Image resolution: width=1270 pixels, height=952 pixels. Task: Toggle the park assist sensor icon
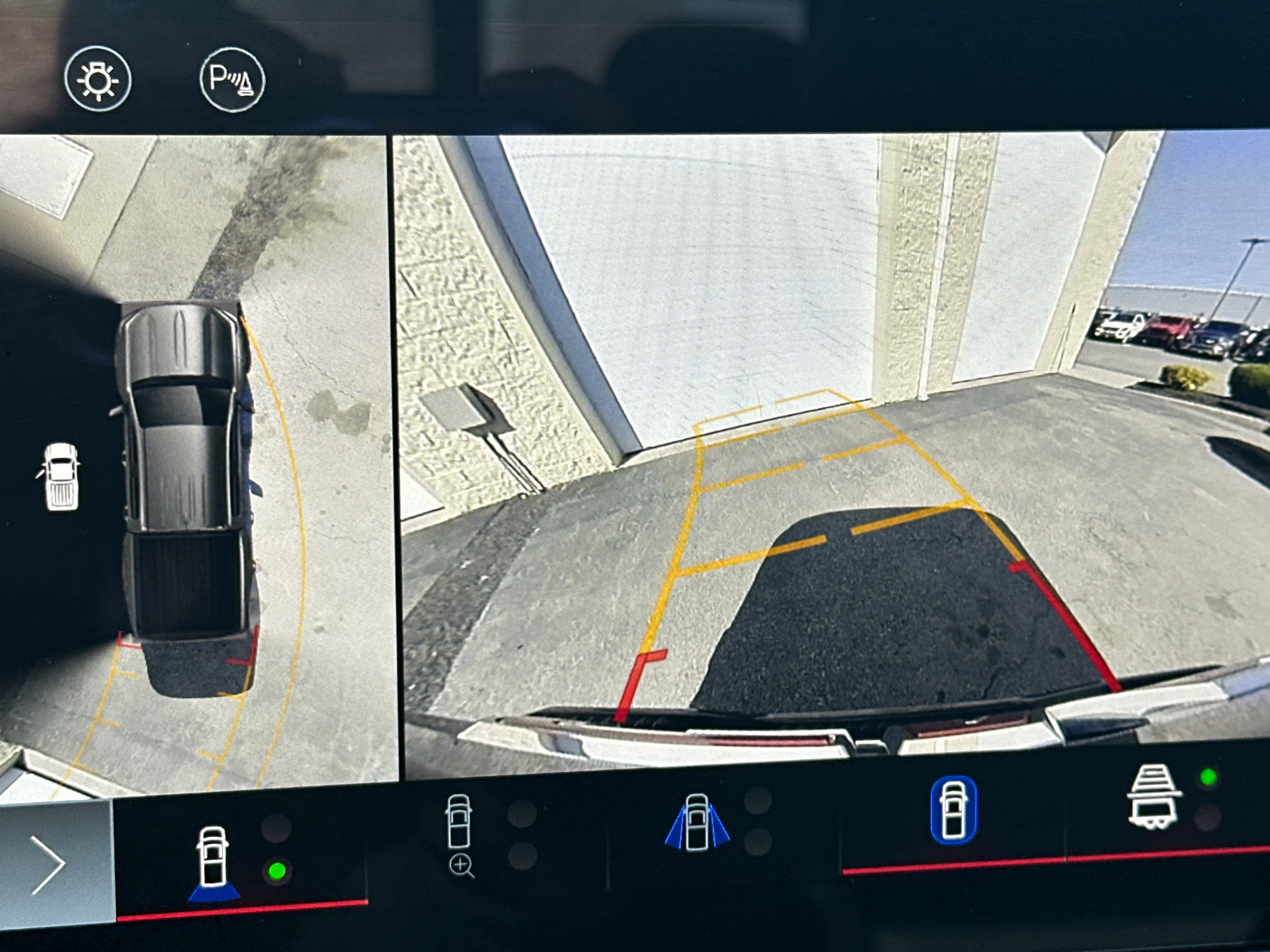(x=232, y=79)
